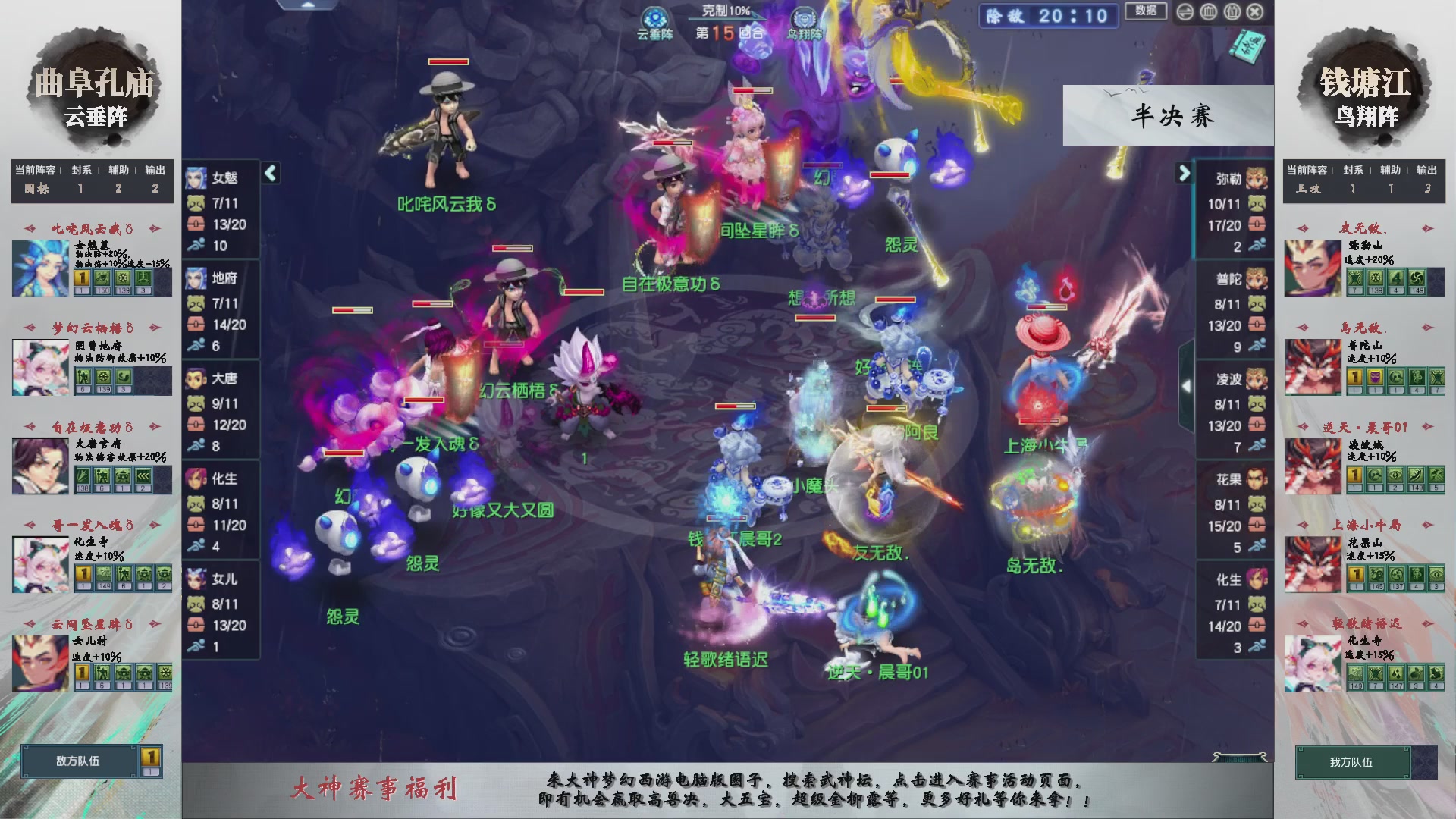Click the chest icon showing 13/20 under 女儿

coord(197,626)
